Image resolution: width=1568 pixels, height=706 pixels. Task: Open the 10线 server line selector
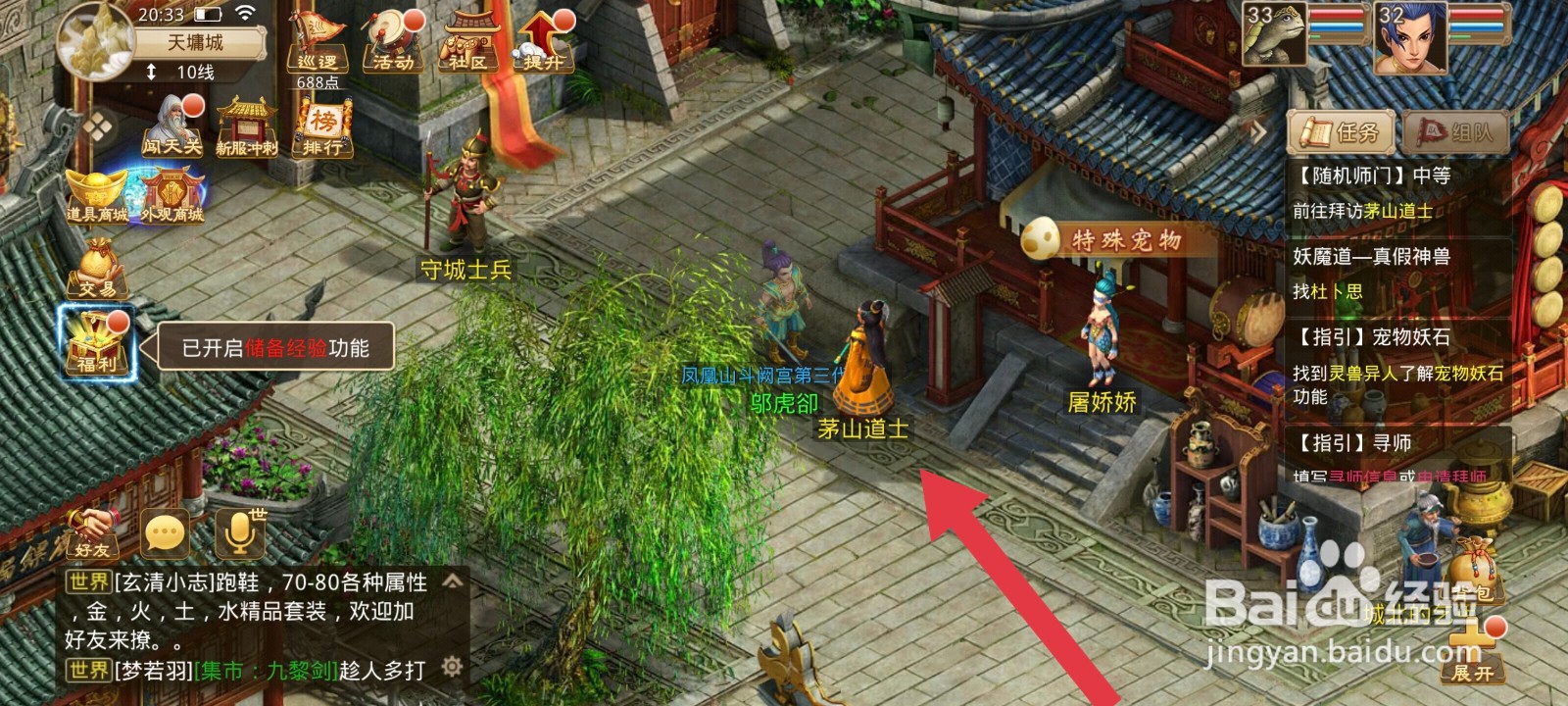(x=191, y=73)
